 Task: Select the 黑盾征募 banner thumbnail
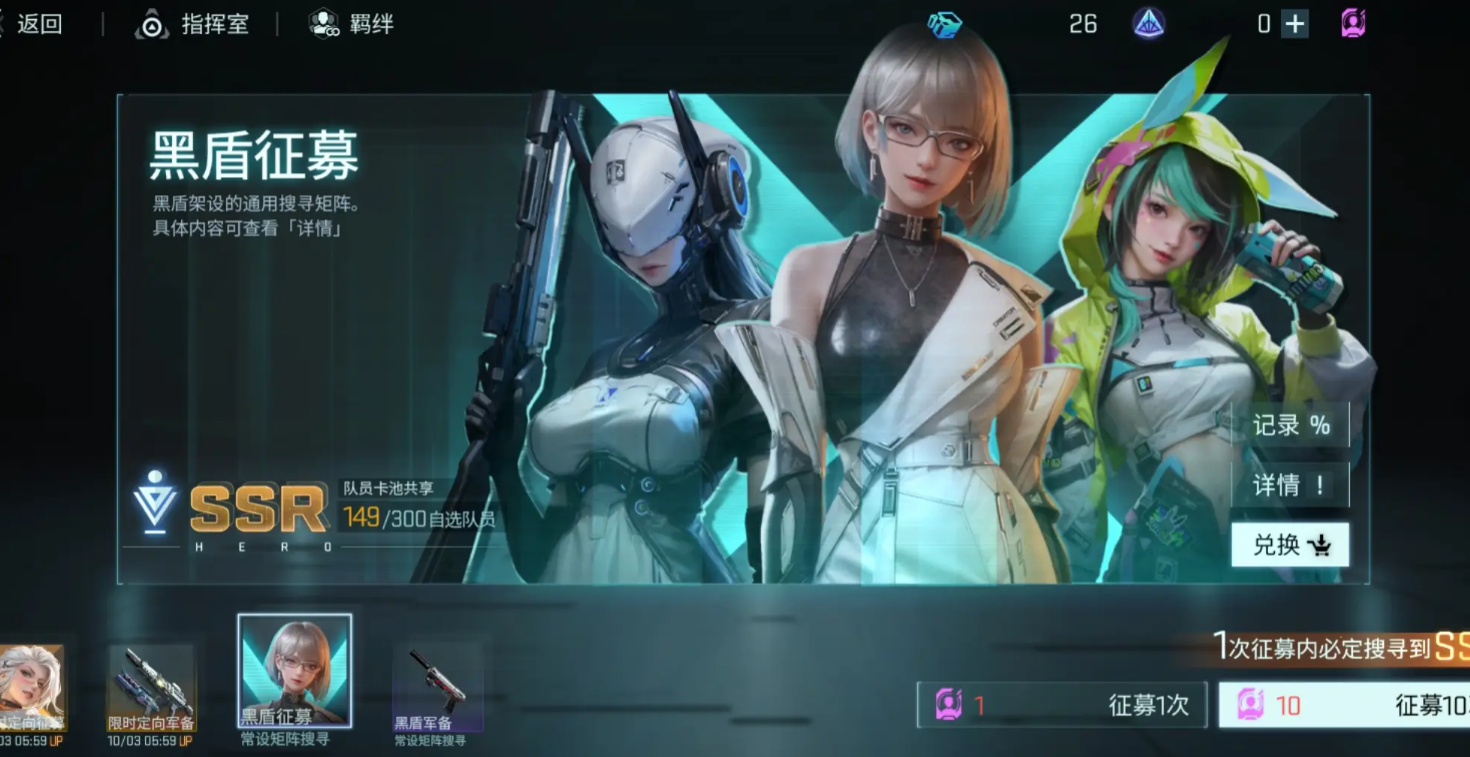pyautogui.click(x=295, y=670)
